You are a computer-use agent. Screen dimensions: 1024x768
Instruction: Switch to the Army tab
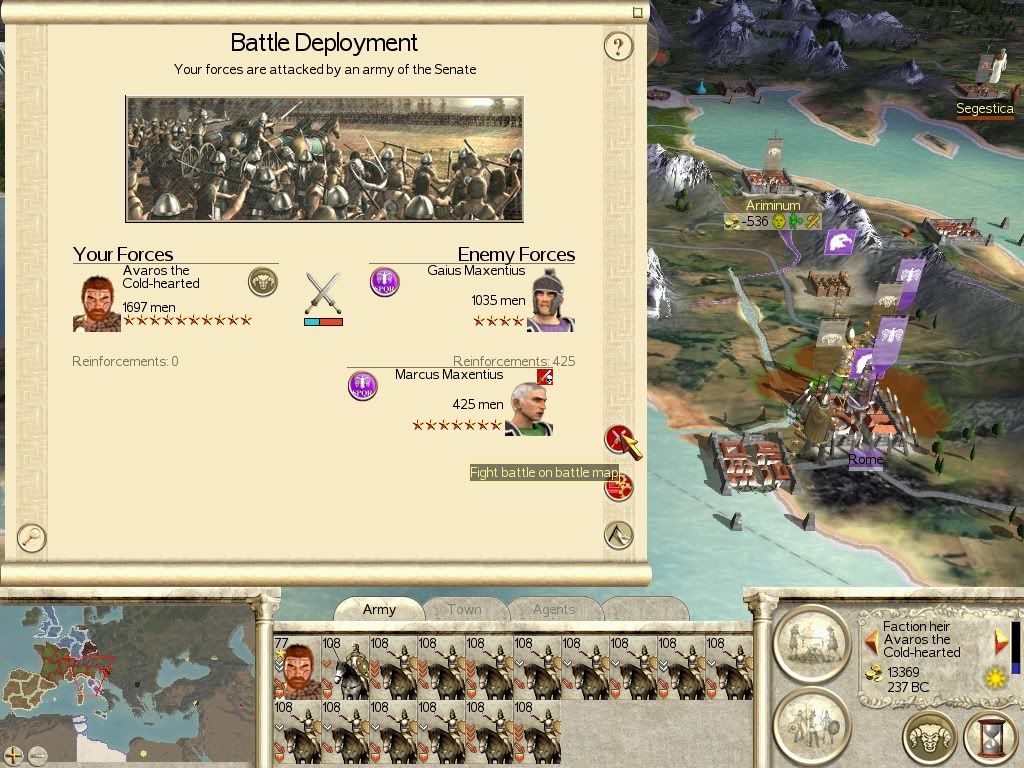coord(379,609)
